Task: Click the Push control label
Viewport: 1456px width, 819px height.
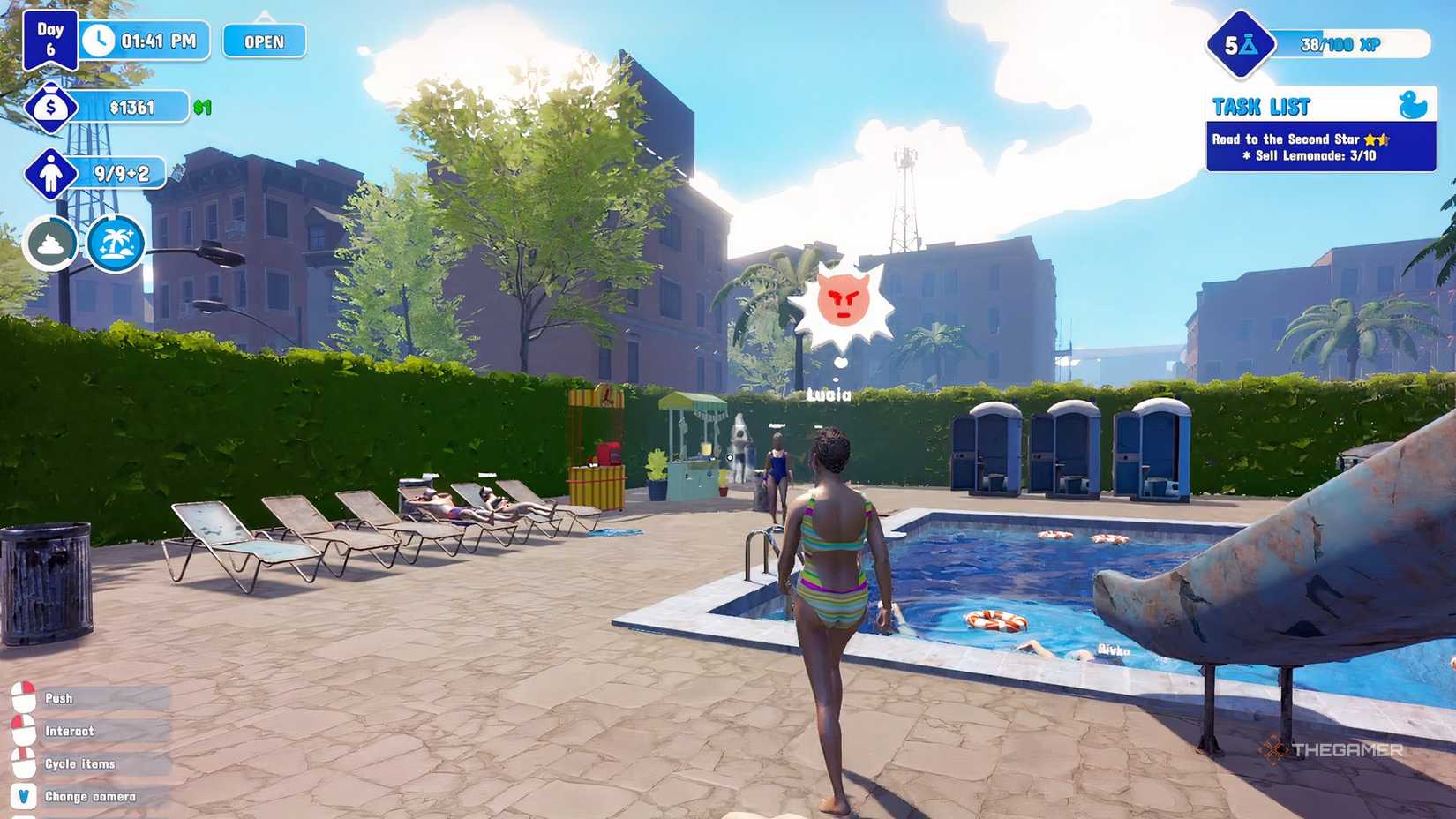Action: point(59,696)
